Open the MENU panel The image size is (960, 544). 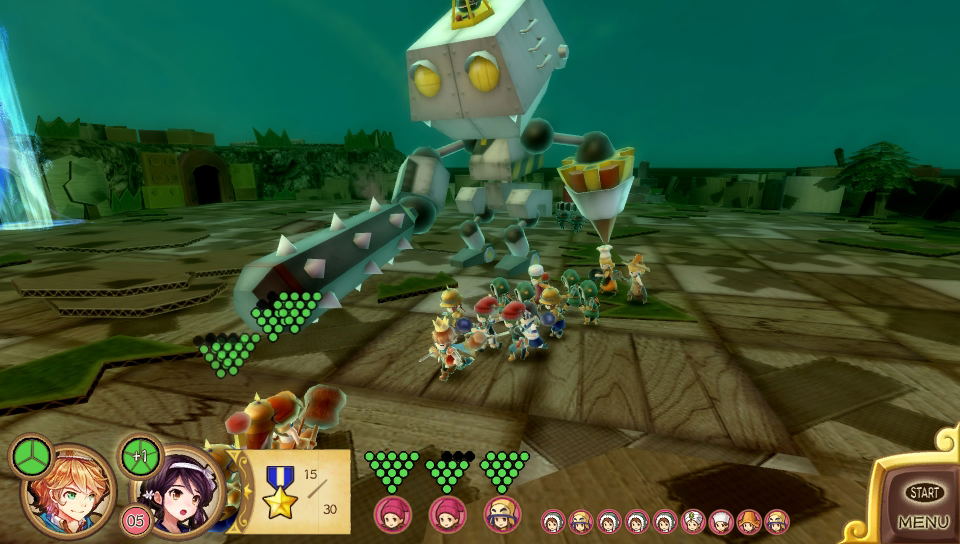pyautogui.click(x=922, y=521)
